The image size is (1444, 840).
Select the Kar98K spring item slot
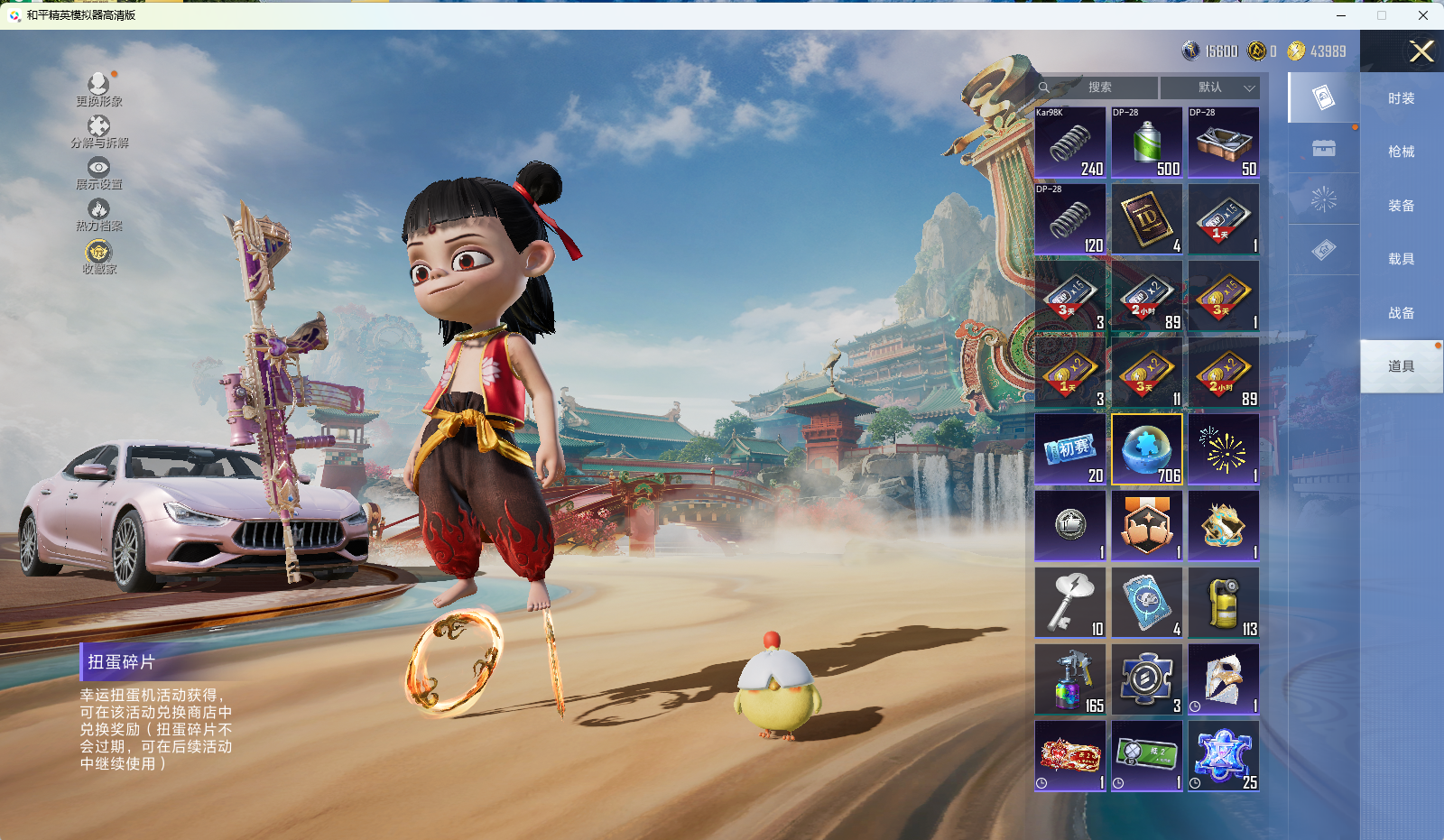point(1070,143)
